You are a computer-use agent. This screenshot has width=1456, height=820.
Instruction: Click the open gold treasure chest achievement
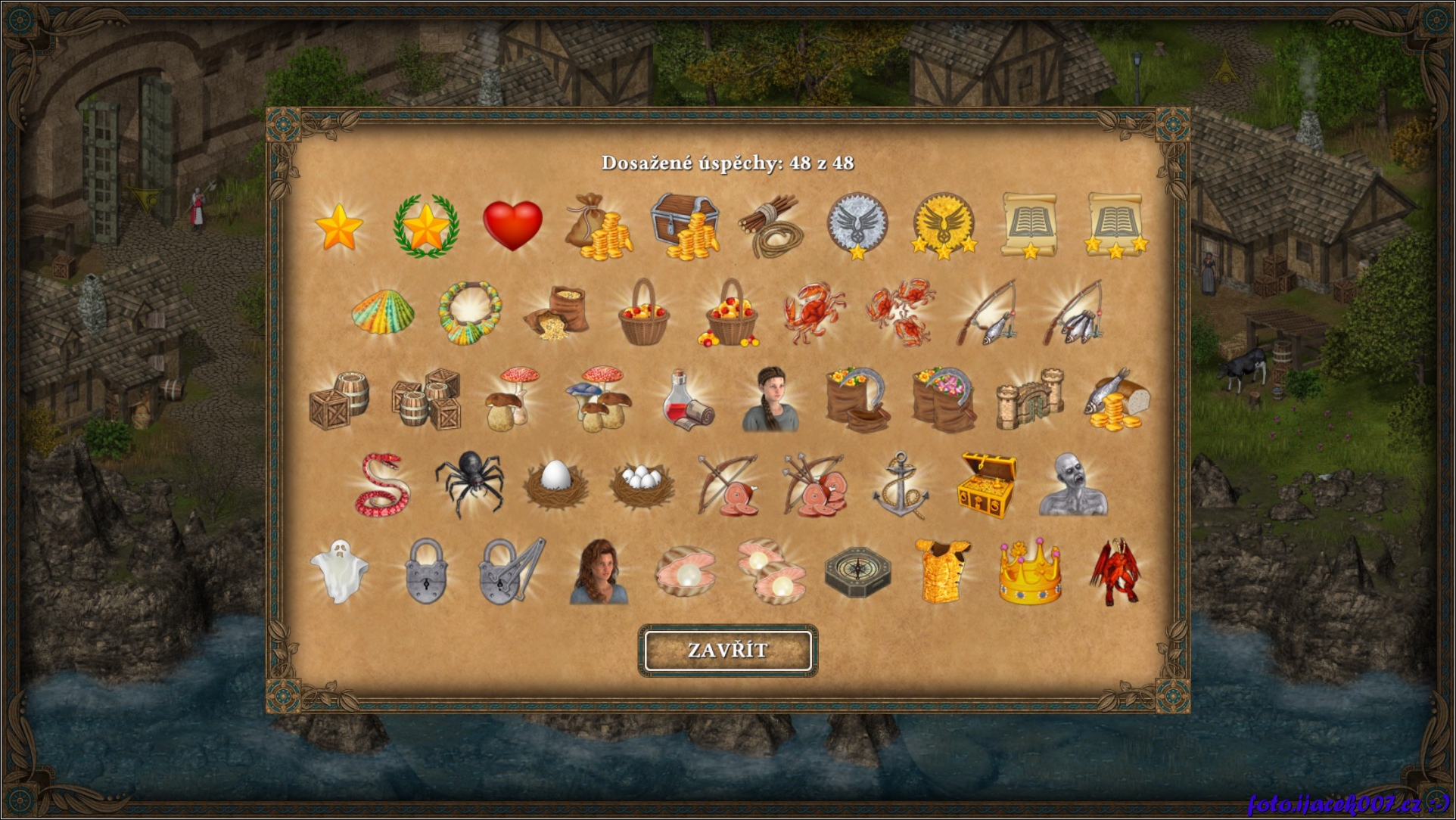[987, 486]
